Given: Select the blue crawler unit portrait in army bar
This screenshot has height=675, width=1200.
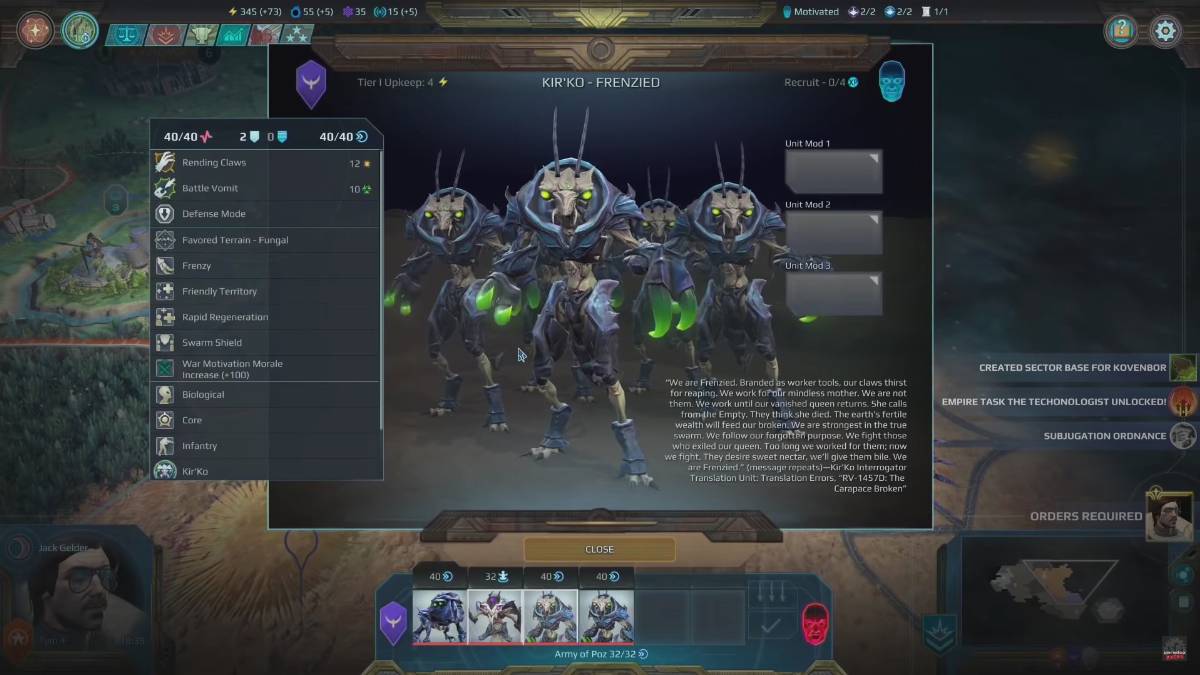Looking at the screenshot, I should point(440,615).
